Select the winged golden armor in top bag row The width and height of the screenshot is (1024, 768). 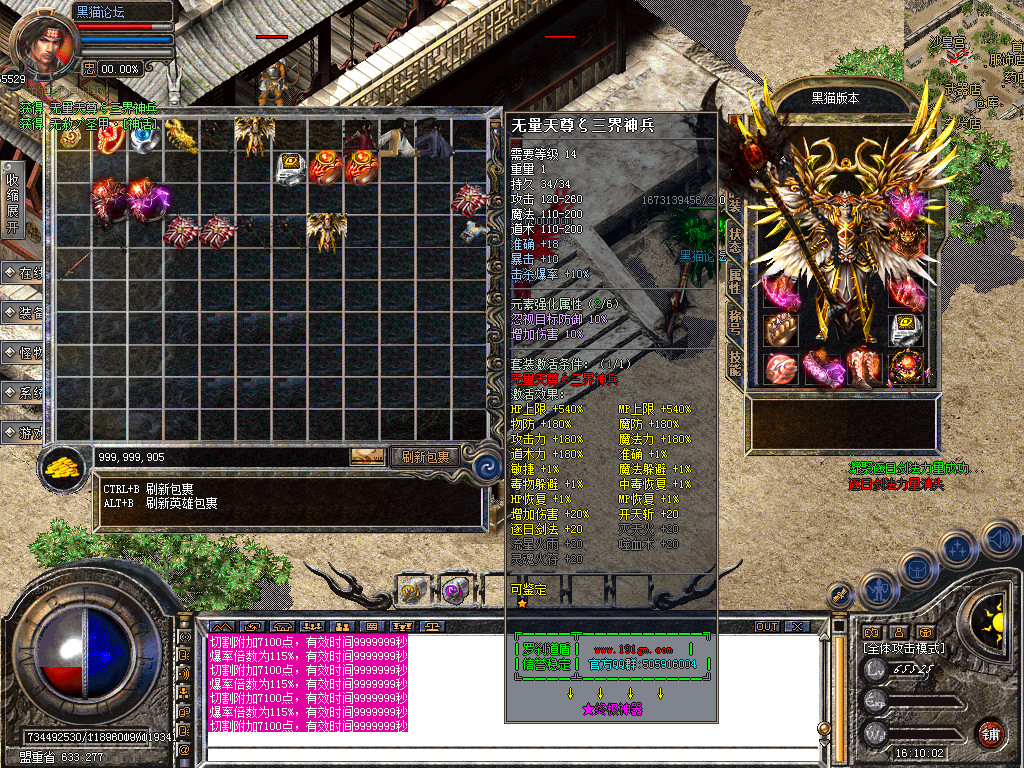[x=255, y=133]
